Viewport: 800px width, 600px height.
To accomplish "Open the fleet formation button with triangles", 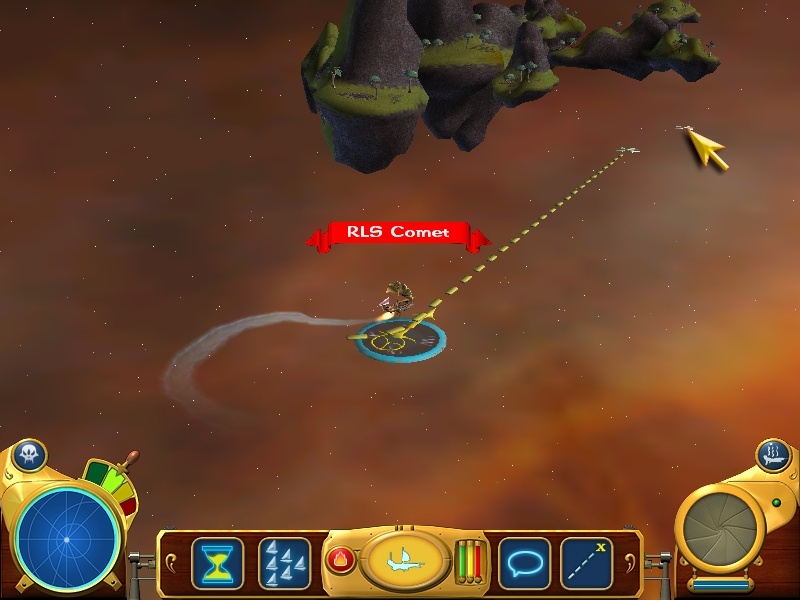I will 284,562.
